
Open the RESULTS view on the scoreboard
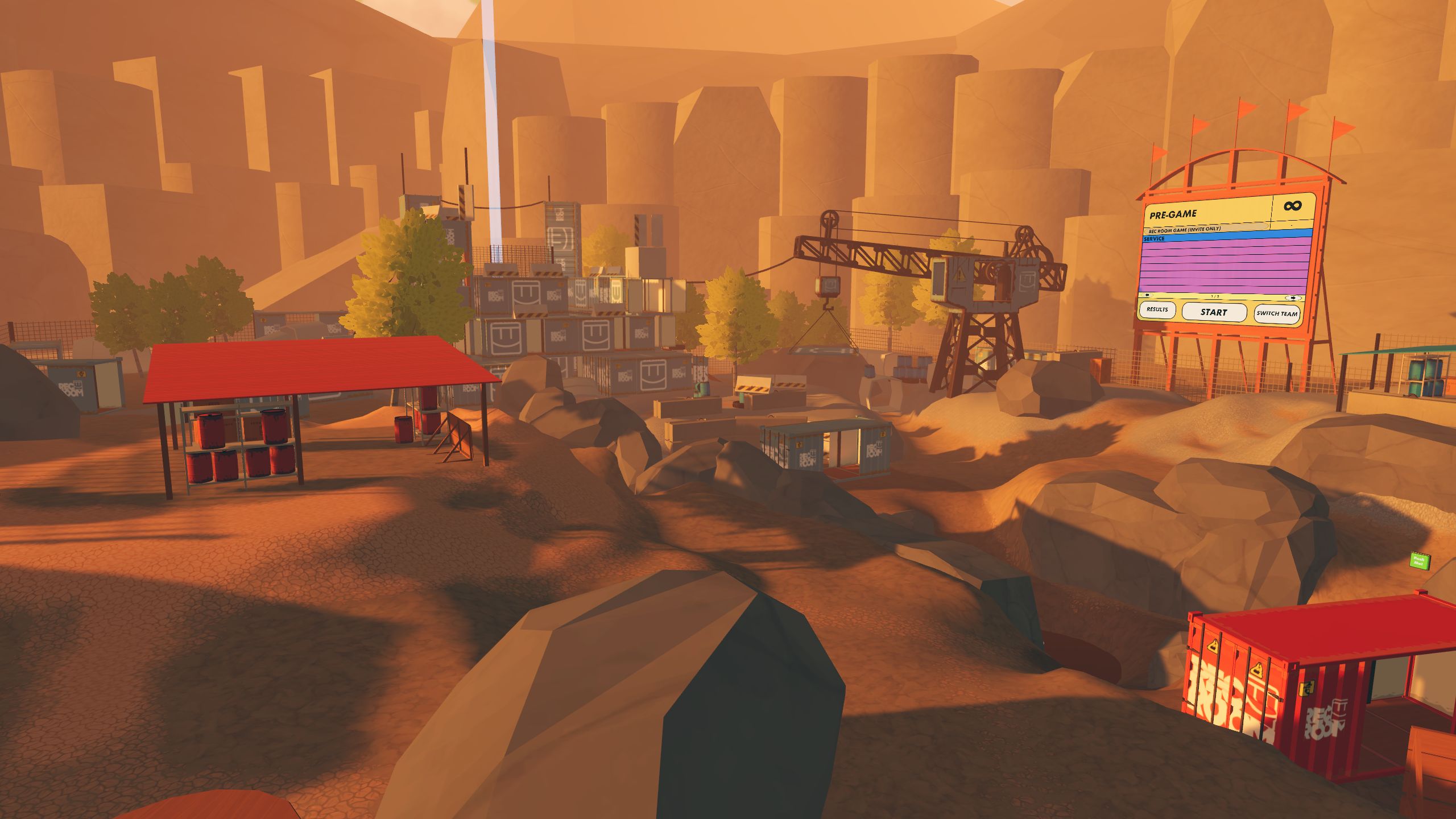[x=1157, y=311]
